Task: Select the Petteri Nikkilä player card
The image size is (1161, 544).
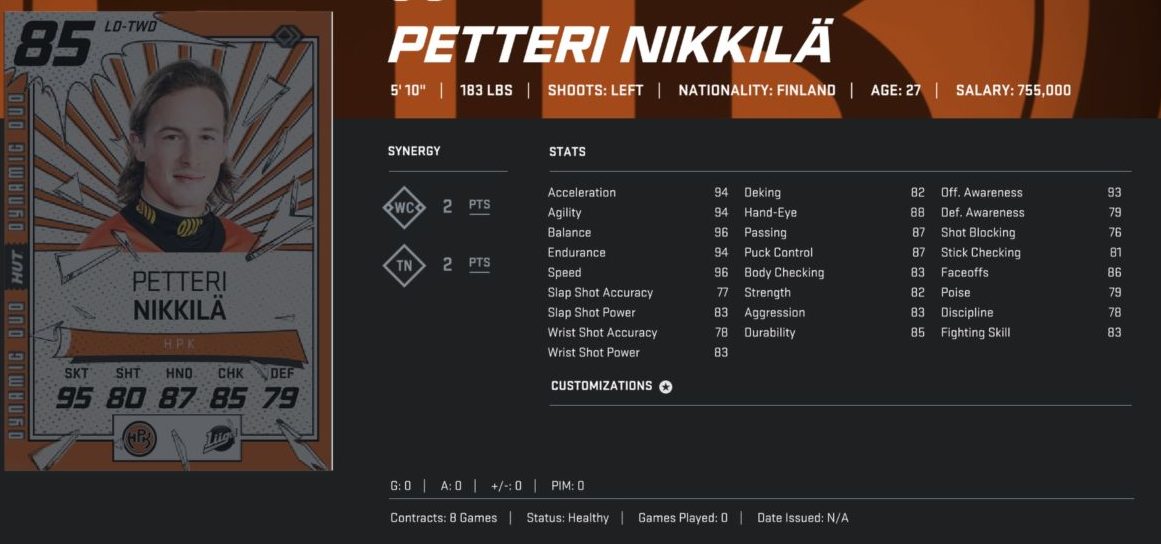Action: 167,240
